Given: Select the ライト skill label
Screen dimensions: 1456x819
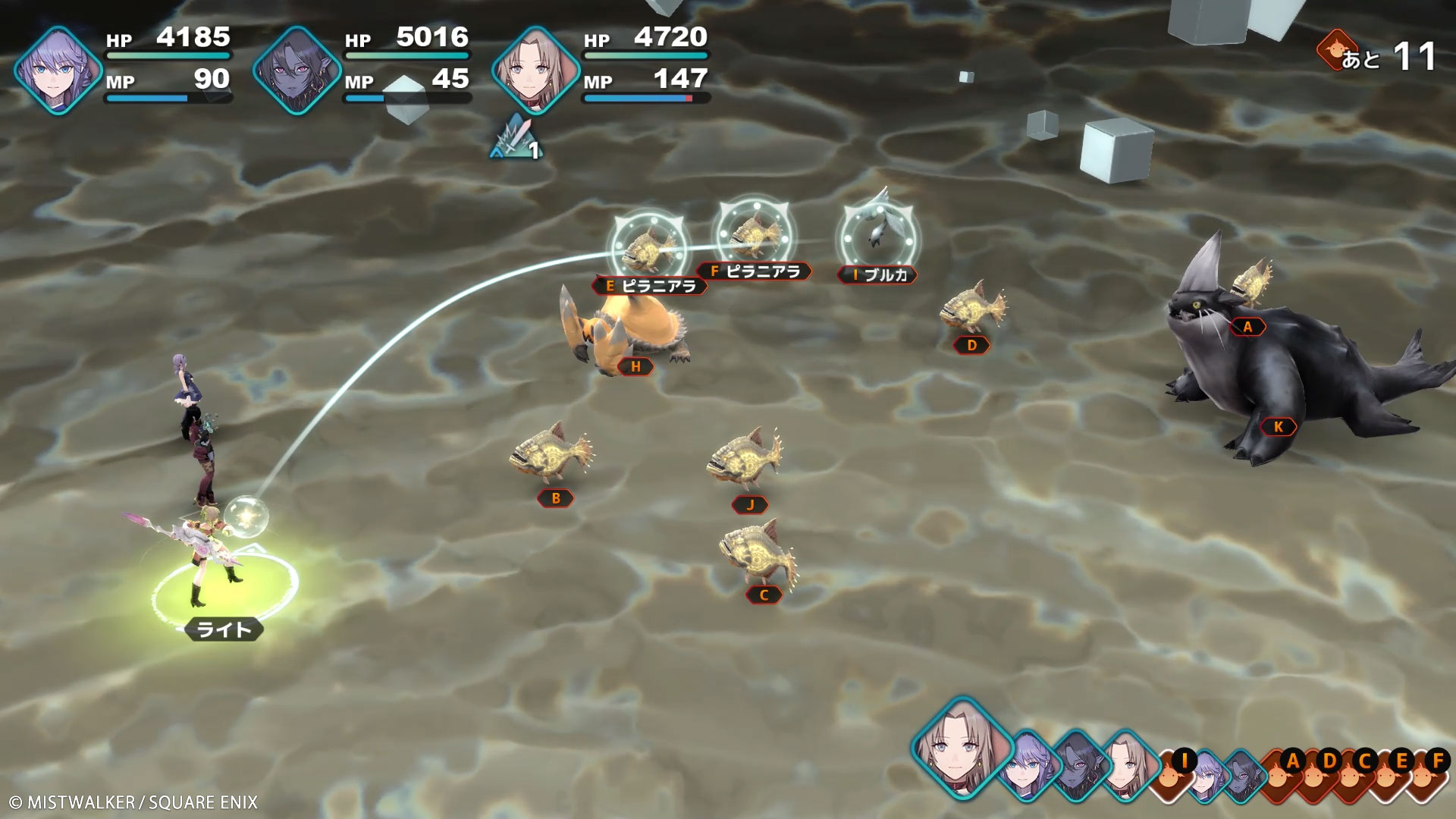Looking at the screenshot, I should (224, 629).
